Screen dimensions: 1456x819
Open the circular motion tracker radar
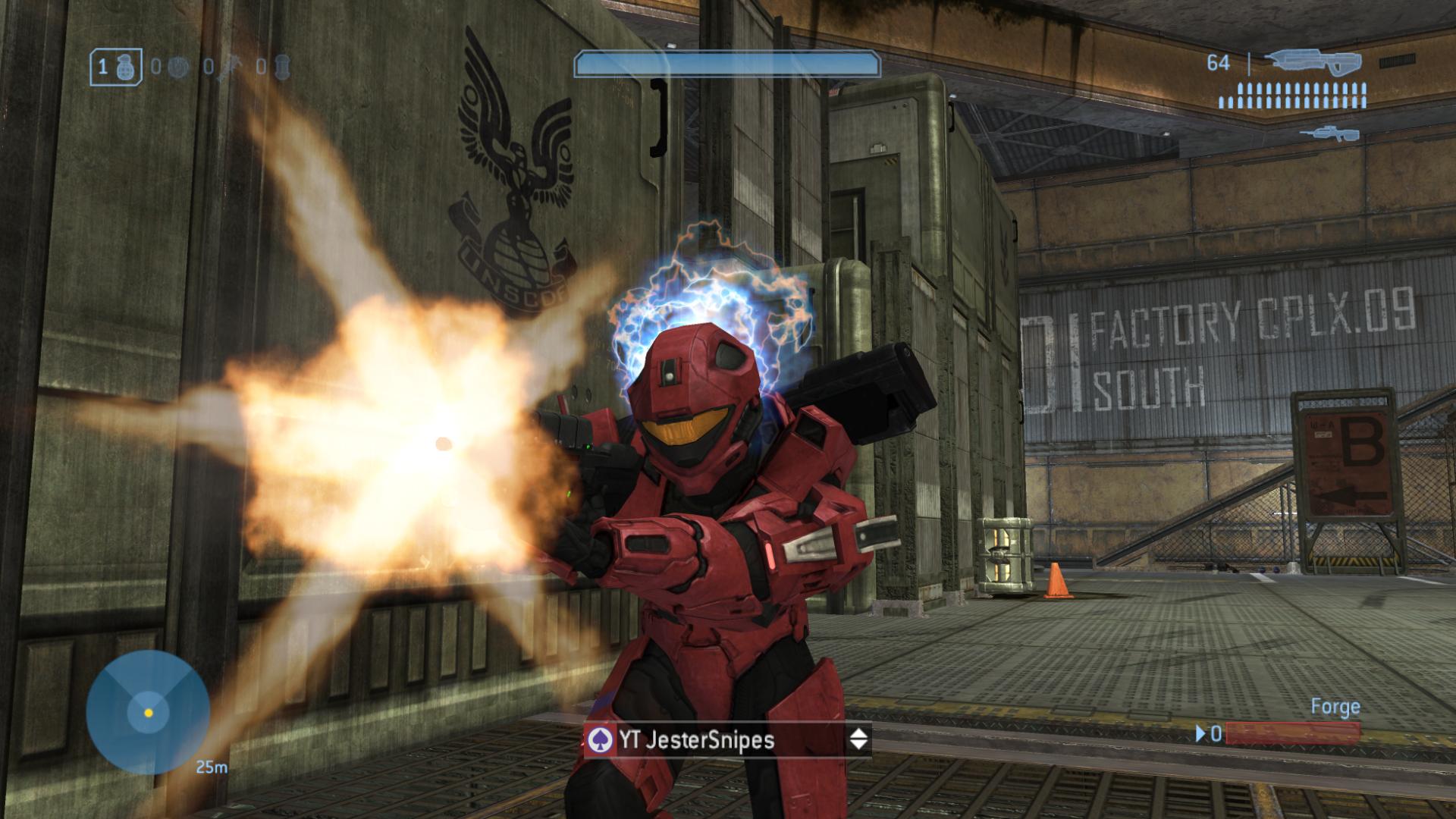tap(148, 712)
